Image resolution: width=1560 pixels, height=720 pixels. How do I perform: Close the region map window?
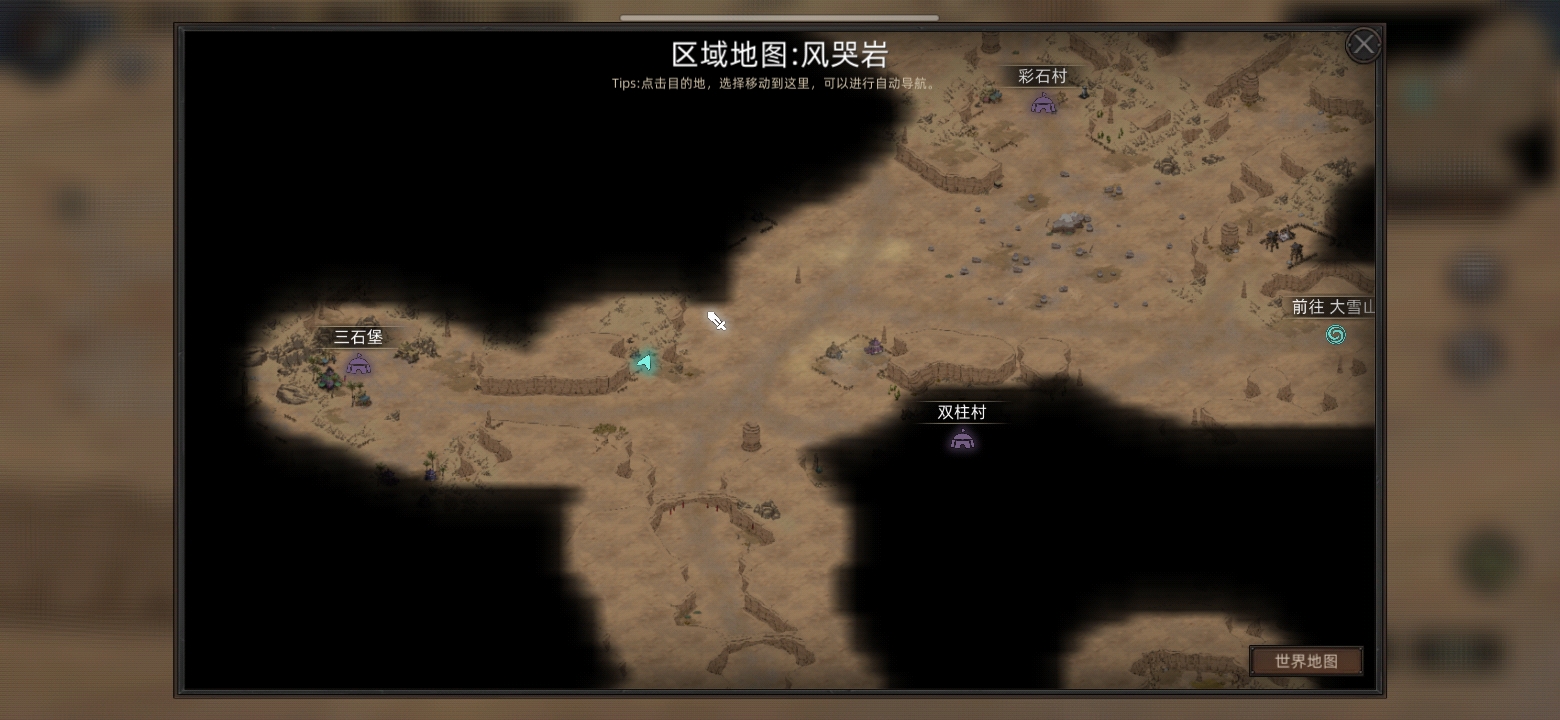click(x=1363, y=44)
